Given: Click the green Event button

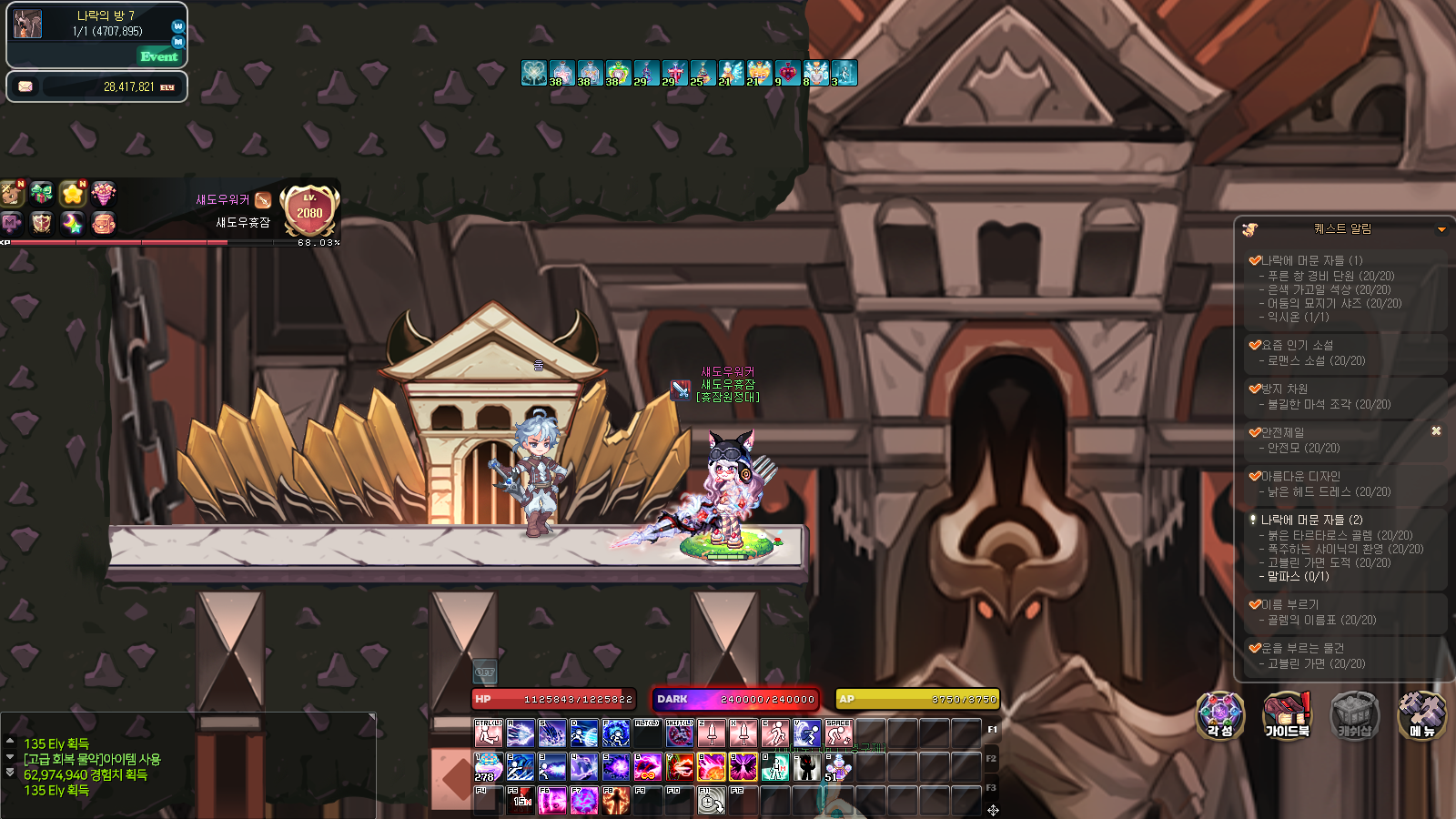Looking at the screenshot, I should tap(159, 56).
